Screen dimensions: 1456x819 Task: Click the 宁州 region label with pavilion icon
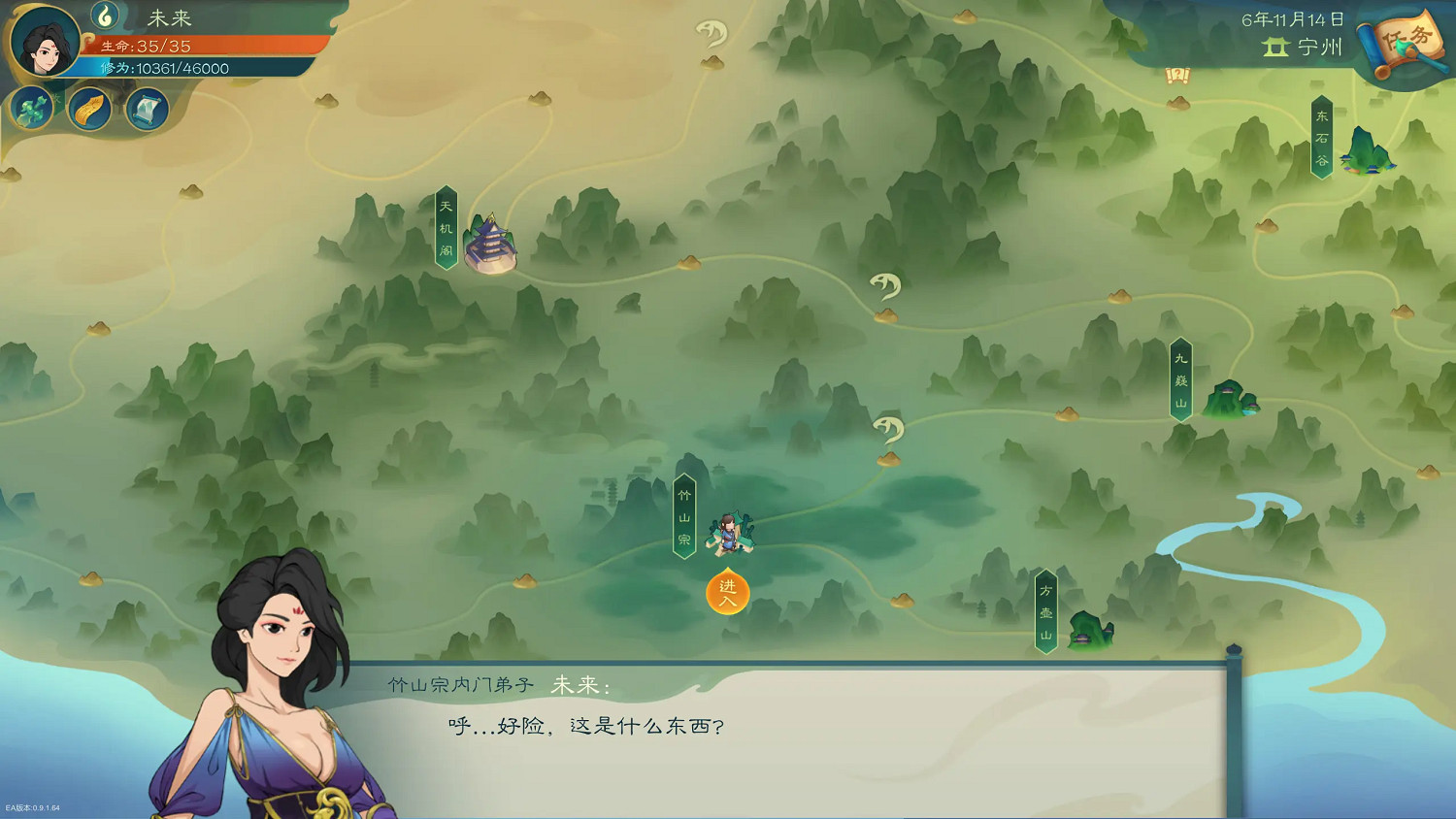[1301, 47]
